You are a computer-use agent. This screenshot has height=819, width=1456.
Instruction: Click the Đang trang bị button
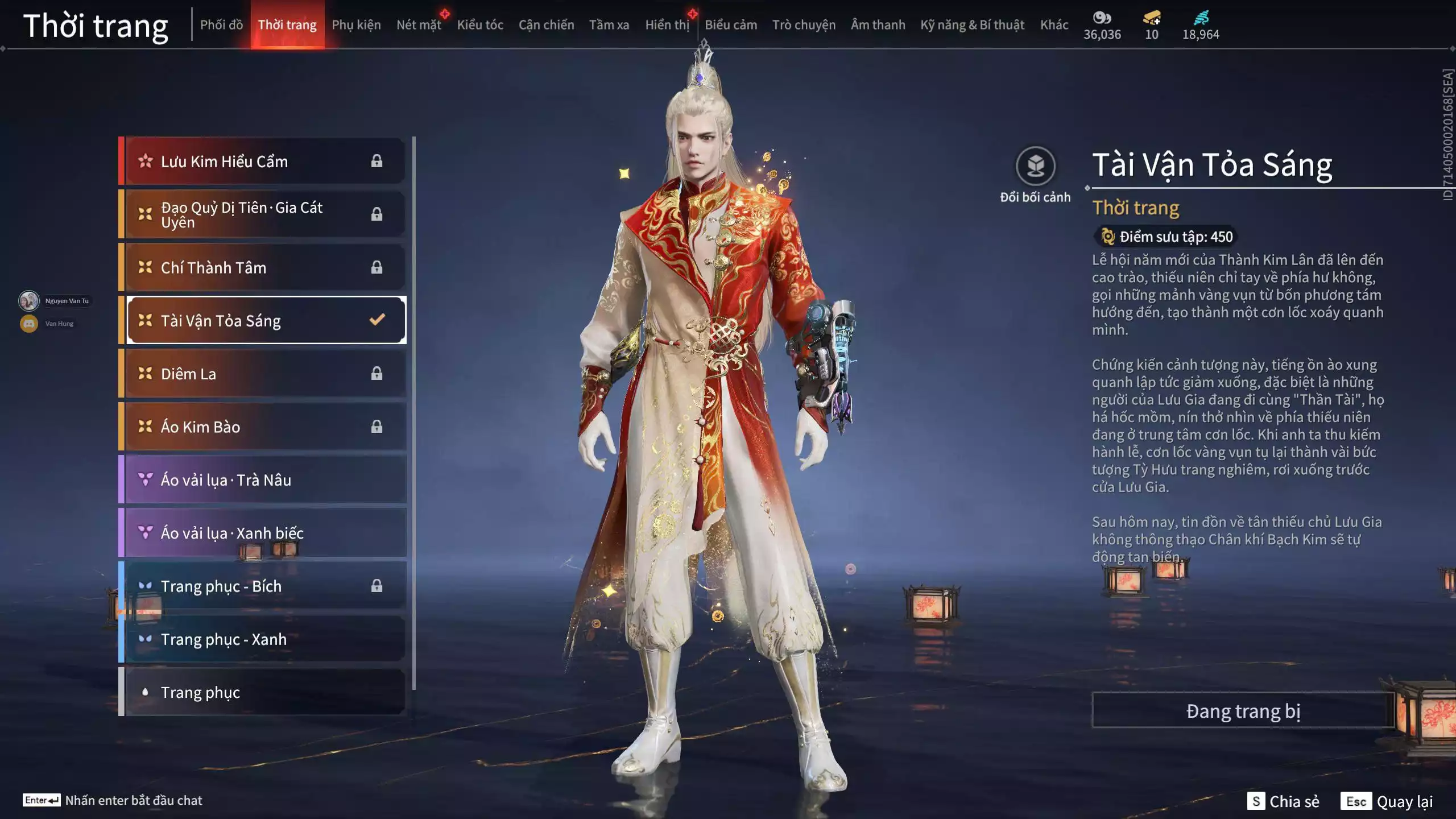(1243, 711)
